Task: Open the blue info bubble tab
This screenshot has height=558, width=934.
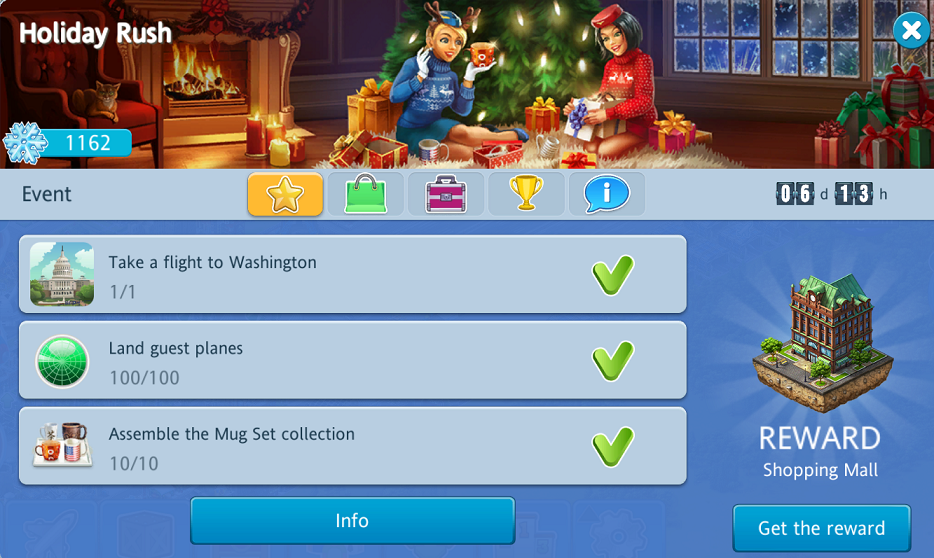Action: click(607, 194)
